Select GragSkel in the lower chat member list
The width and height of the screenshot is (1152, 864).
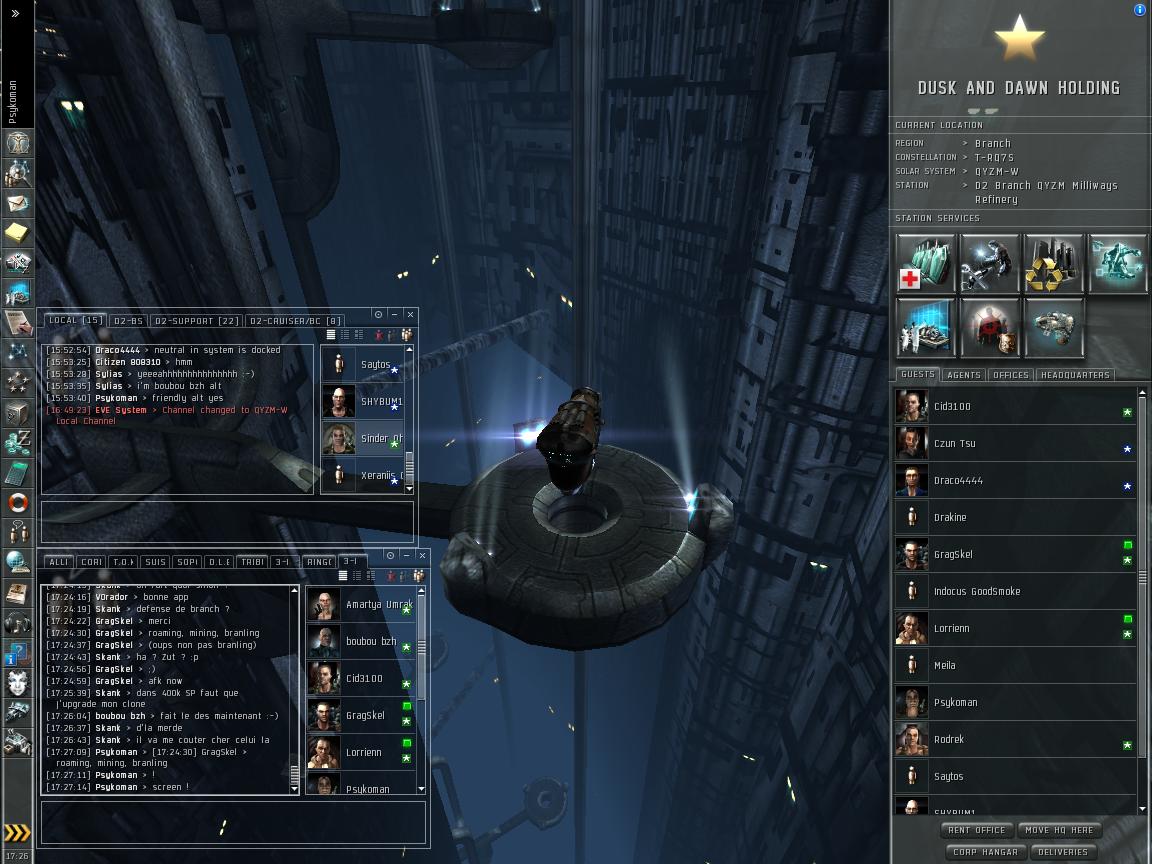click(365, 716)
